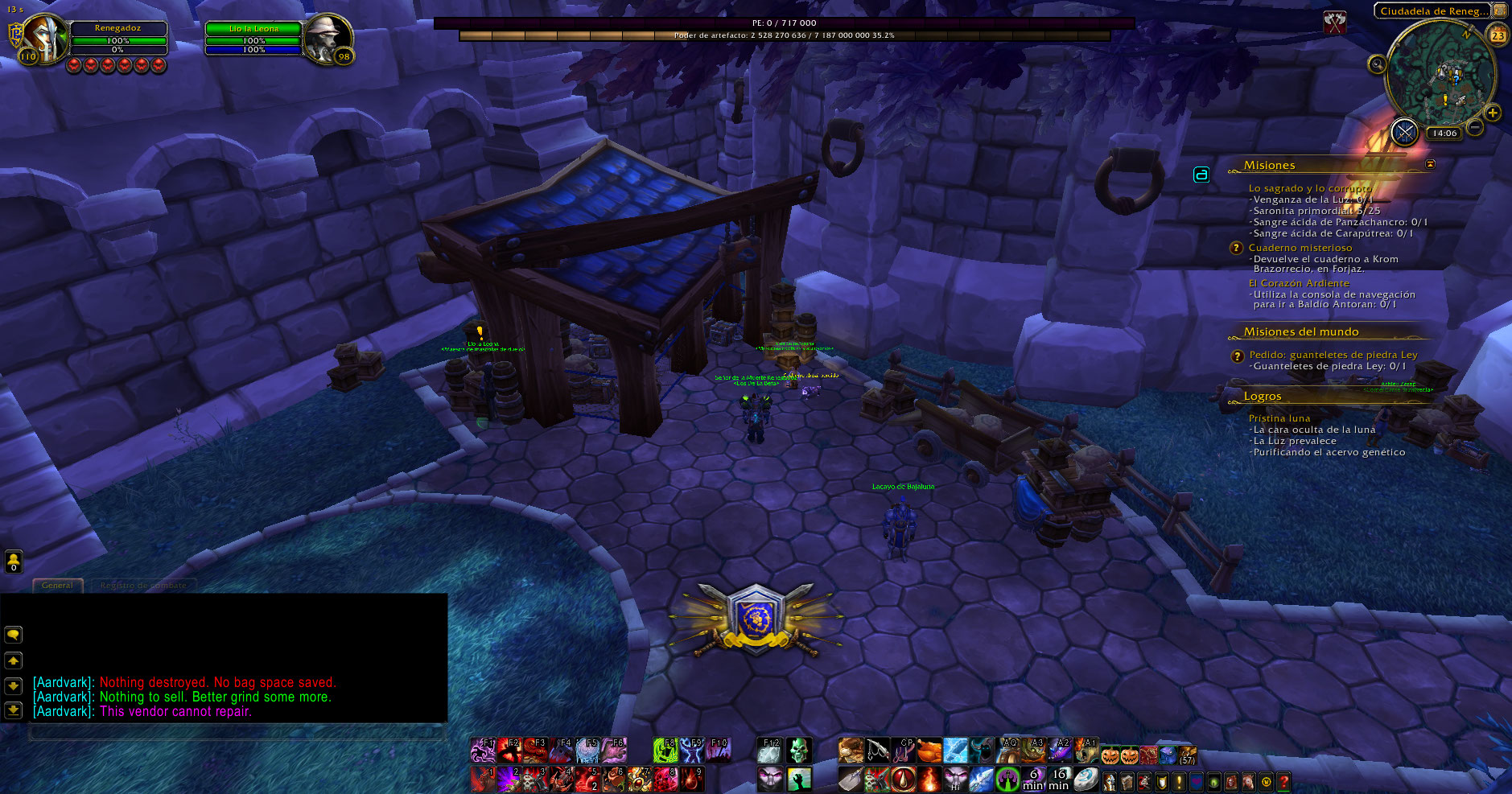
Task: Collapse the Misiones objective tracker
Action: [x=1430, y=164]
